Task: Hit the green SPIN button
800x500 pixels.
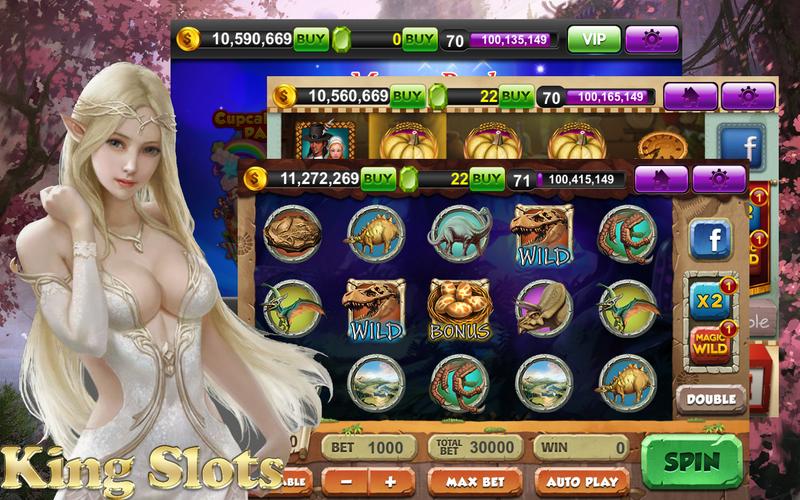Action: pos(692,461)
